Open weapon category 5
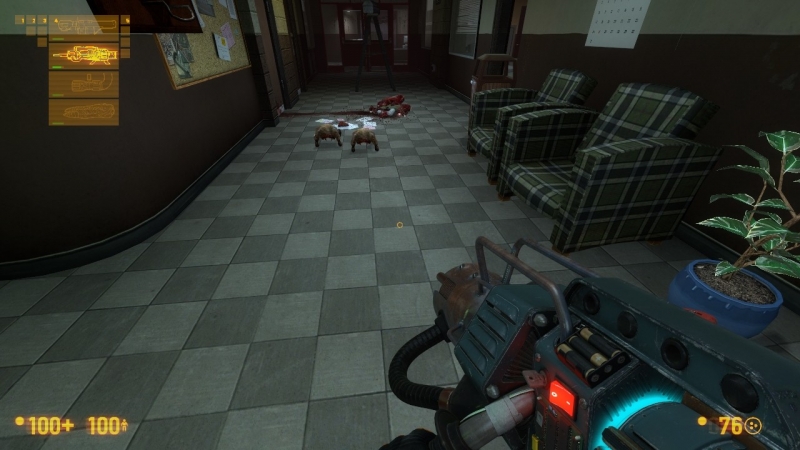Image resolution: width=800 pixels, height=450 pixels. [124, 19]
